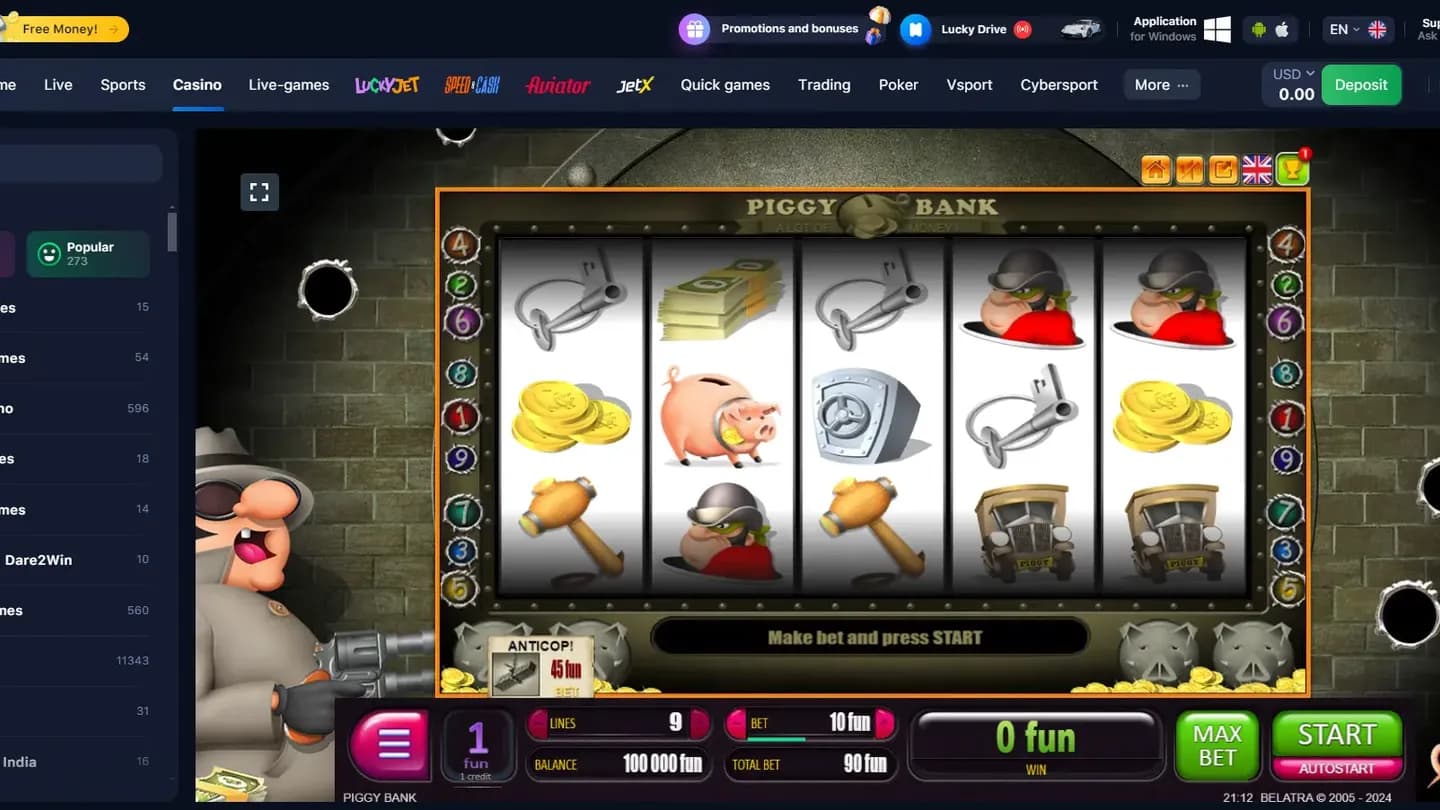Switch game language via the UK flag icon
Image resolution: width=1440 pixels, height=810 pixels.
click(x=1257, y=169)
